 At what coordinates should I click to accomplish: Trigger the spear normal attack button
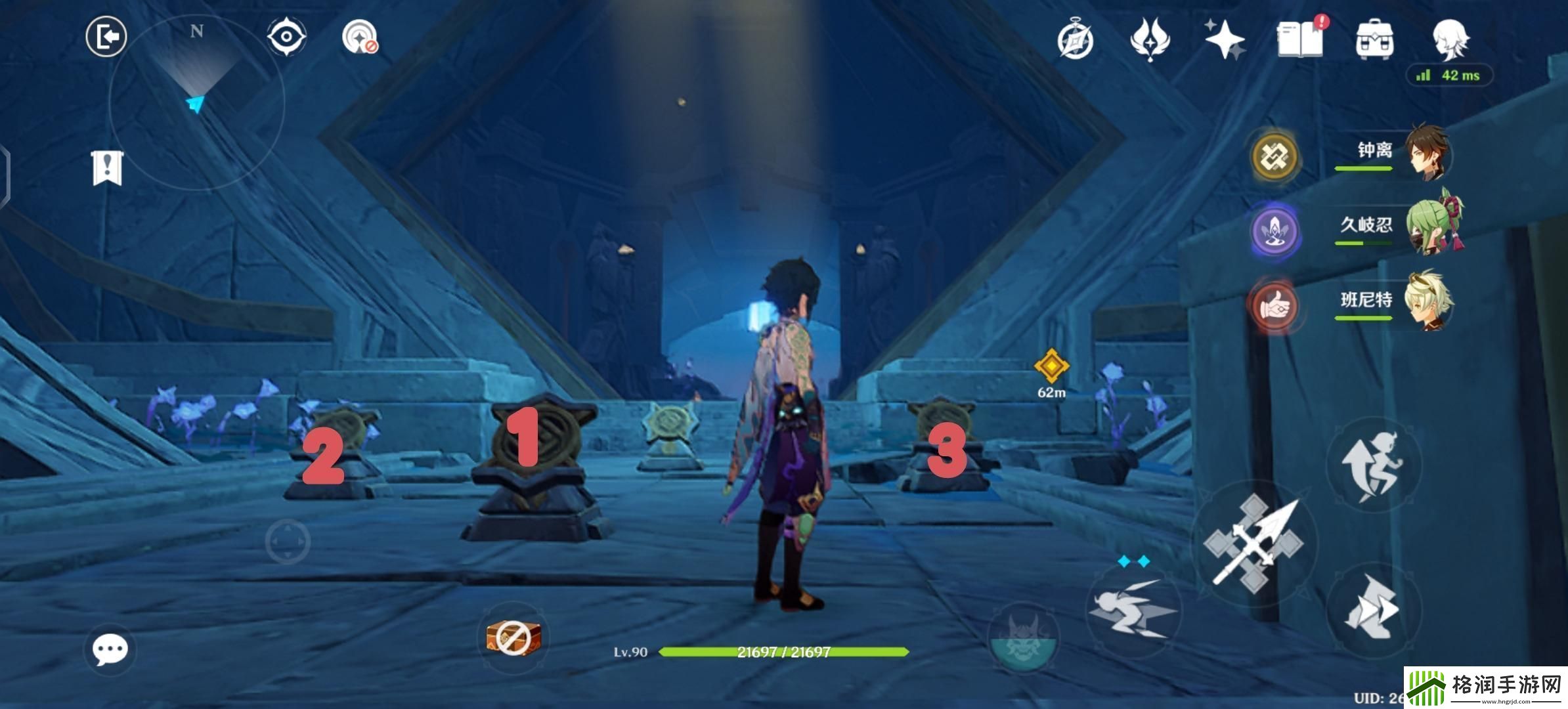coord(1253,544)
